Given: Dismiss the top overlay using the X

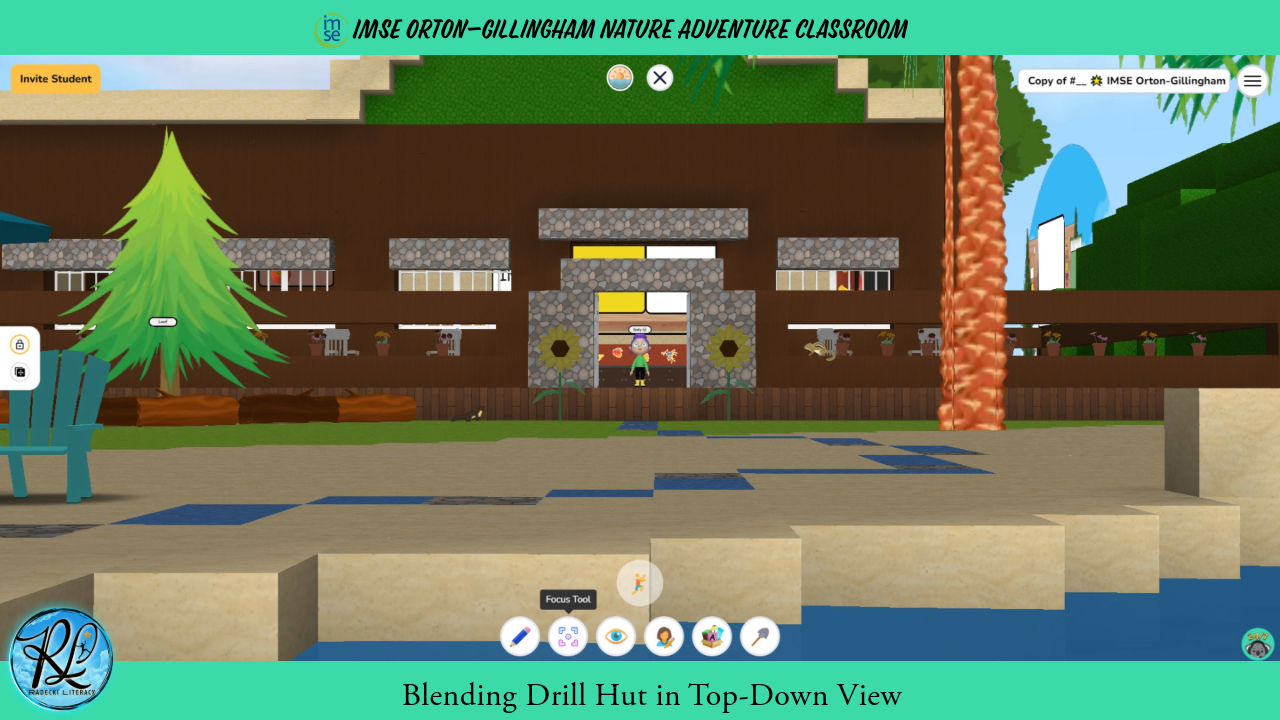Looking at the screenshot, I should tap(659, 77).
